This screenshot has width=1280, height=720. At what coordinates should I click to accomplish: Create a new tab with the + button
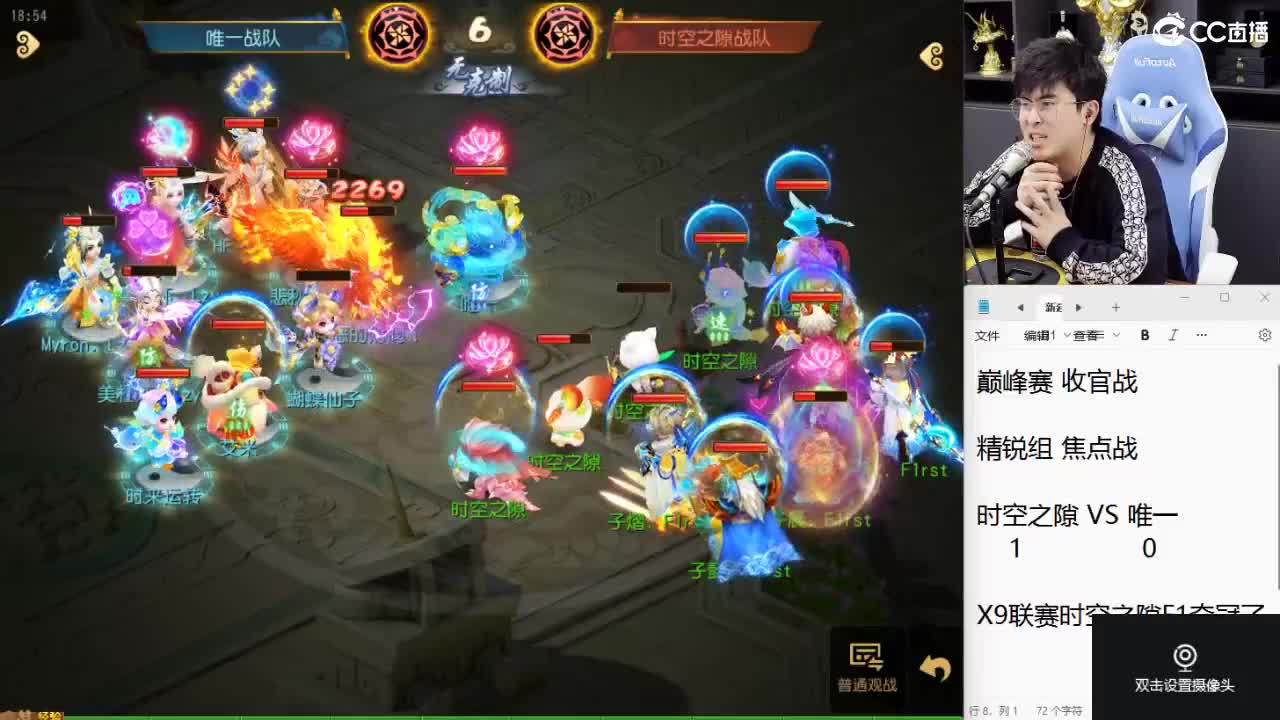coord(1116,307)
